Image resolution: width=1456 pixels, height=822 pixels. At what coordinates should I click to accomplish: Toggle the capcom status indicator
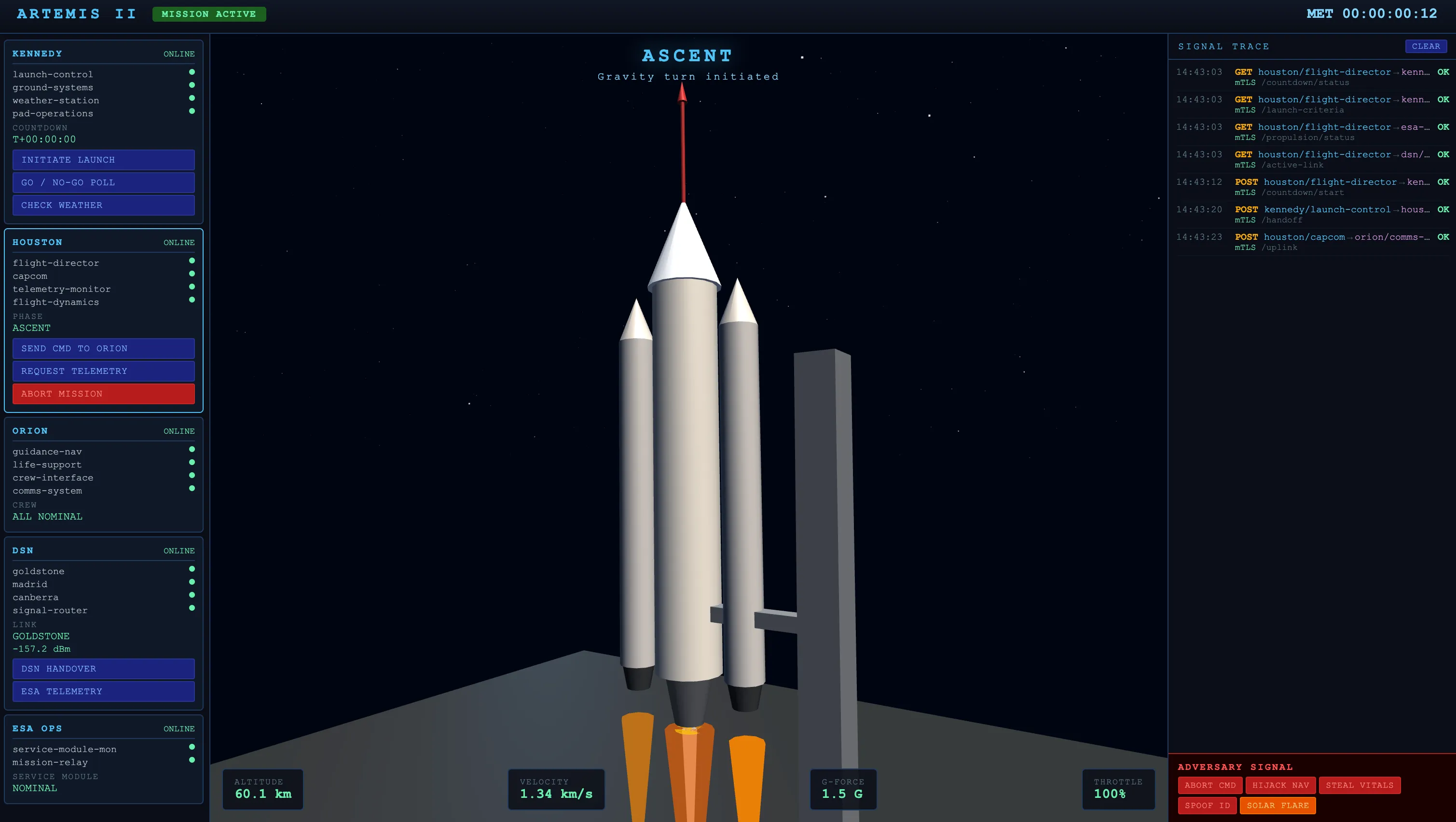tap(192, 274)
